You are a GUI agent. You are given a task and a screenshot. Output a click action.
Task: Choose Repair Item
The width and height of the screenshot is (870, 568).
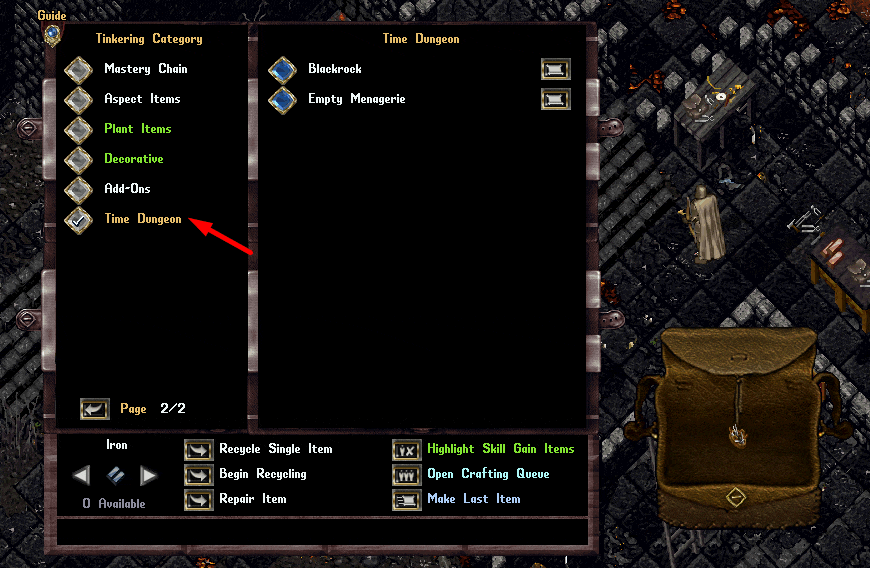pyautogui.click(x=199, y=500)
